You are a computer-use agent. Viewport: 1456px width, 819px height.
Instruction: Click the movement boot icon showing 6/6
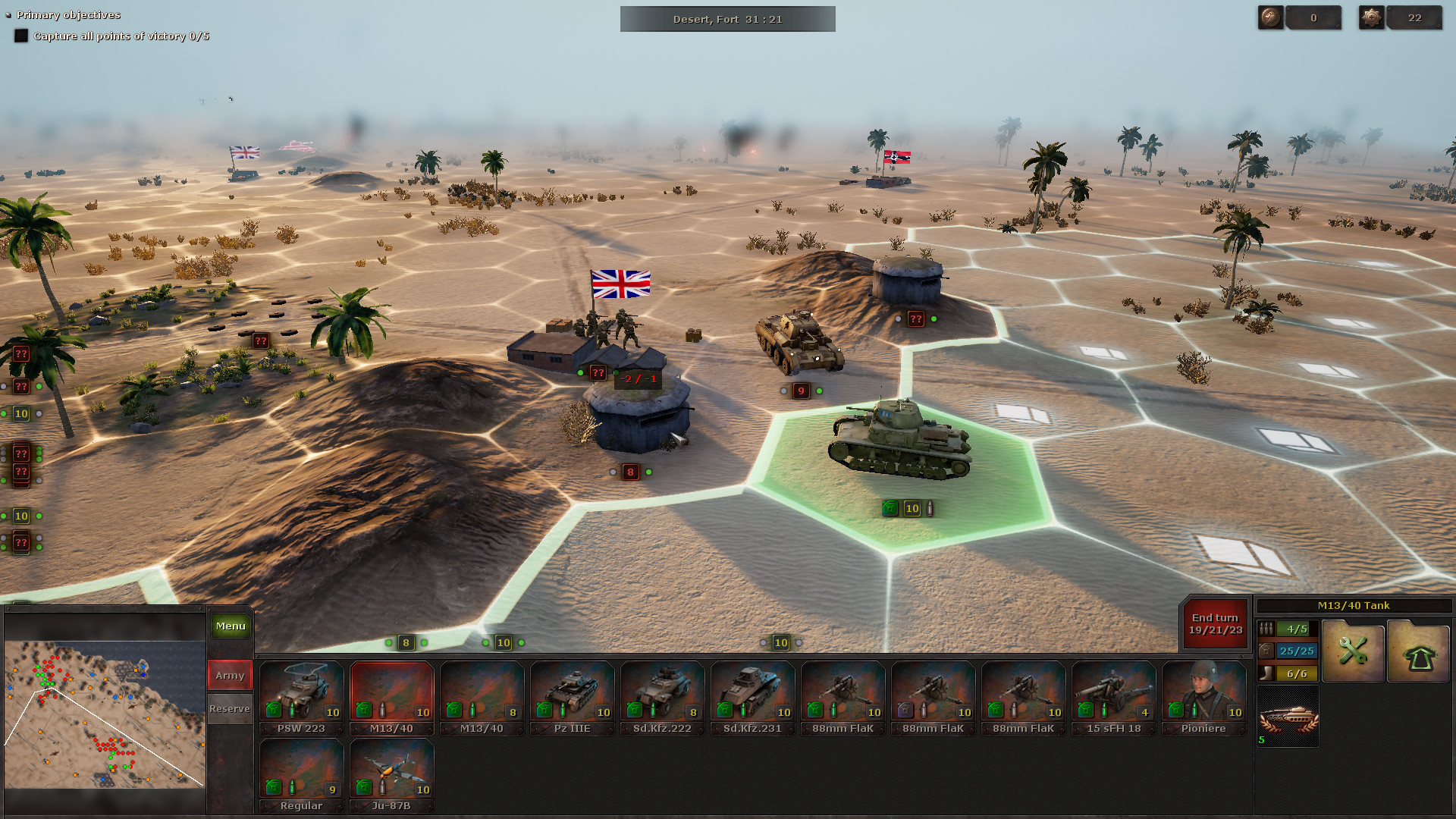[x=1266, y=672]
